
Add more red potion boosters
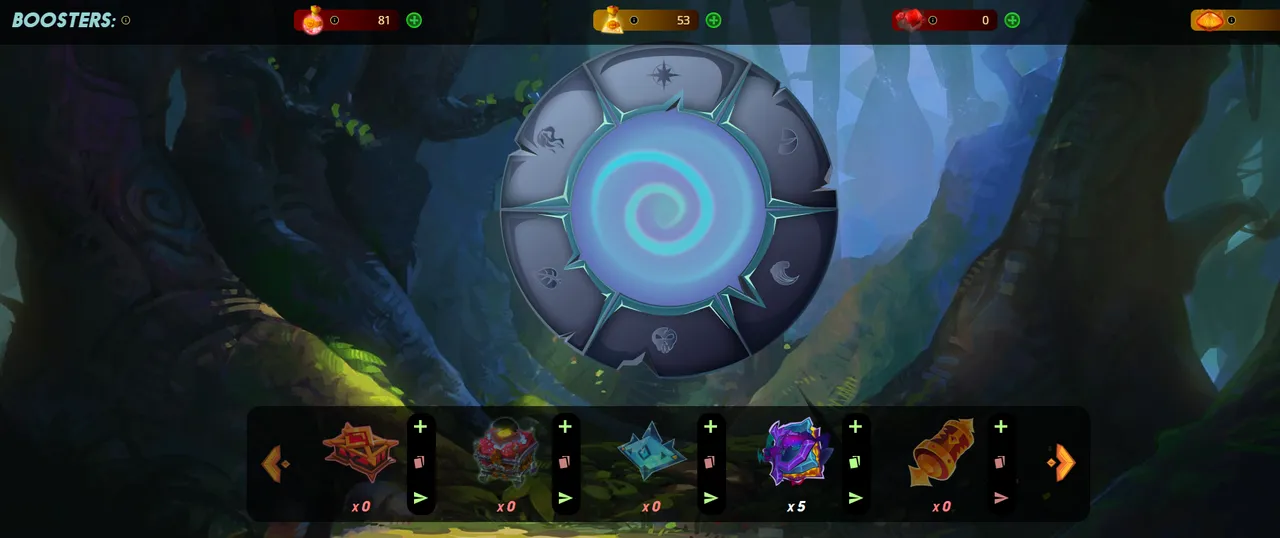414,20
